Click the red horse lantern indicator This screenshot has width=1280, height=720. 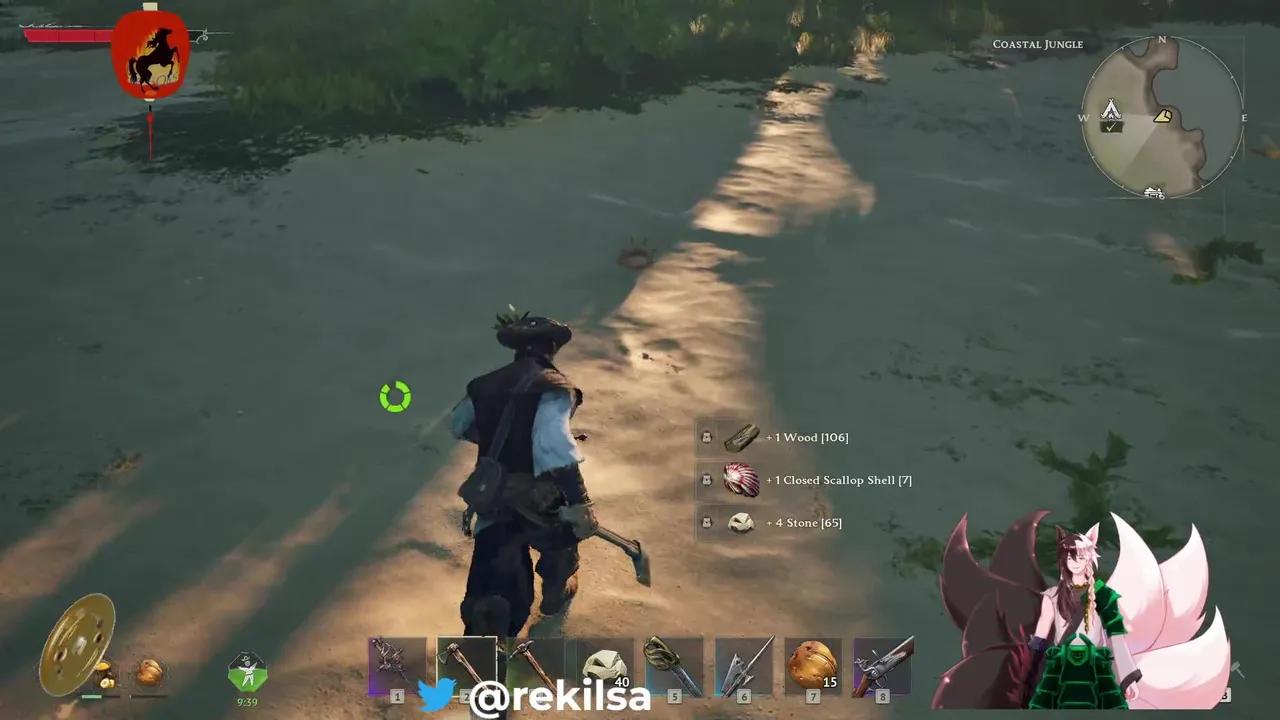point(151,57)
